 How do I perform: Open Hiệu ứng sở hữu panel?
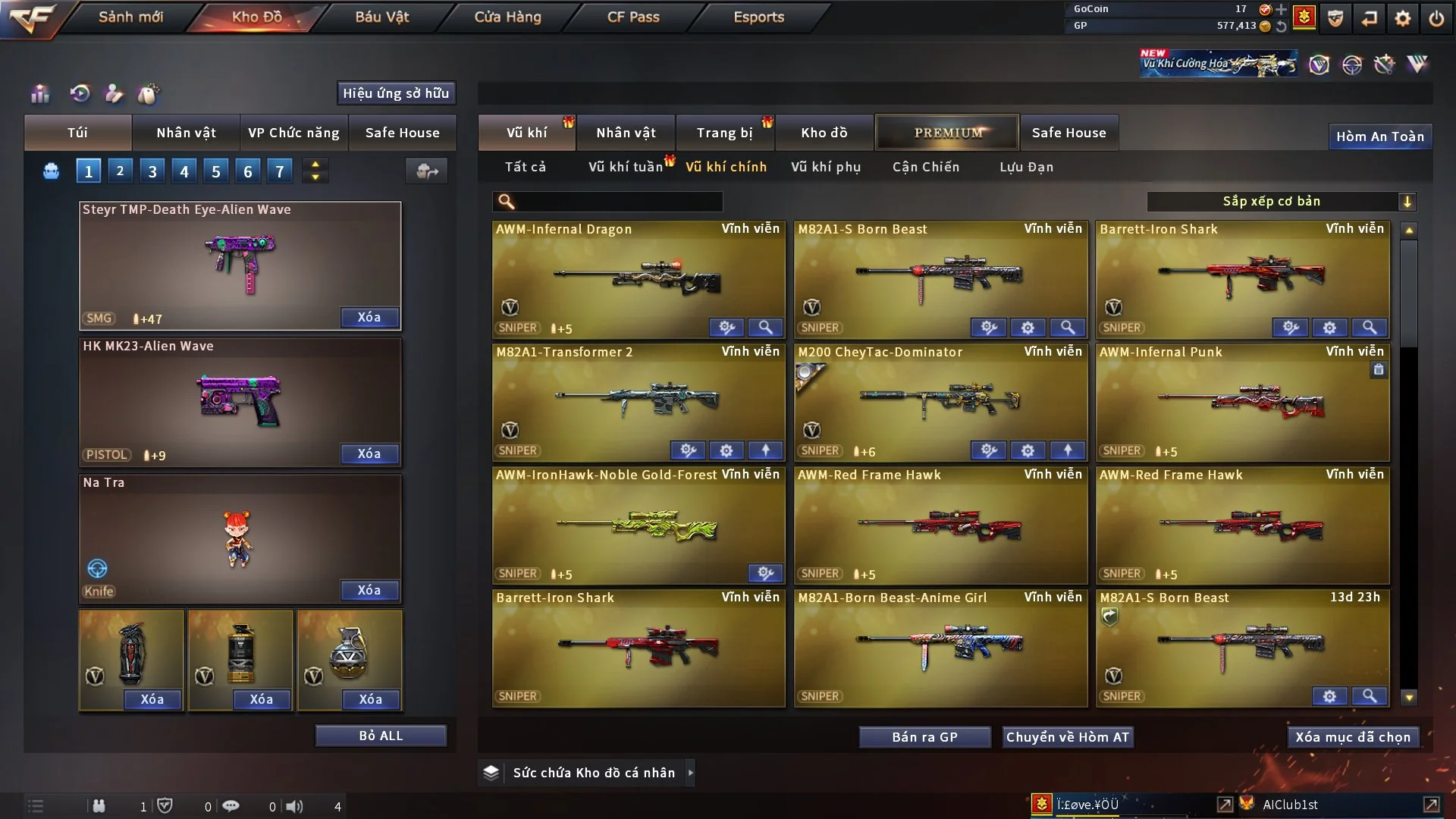pos(396,93)
